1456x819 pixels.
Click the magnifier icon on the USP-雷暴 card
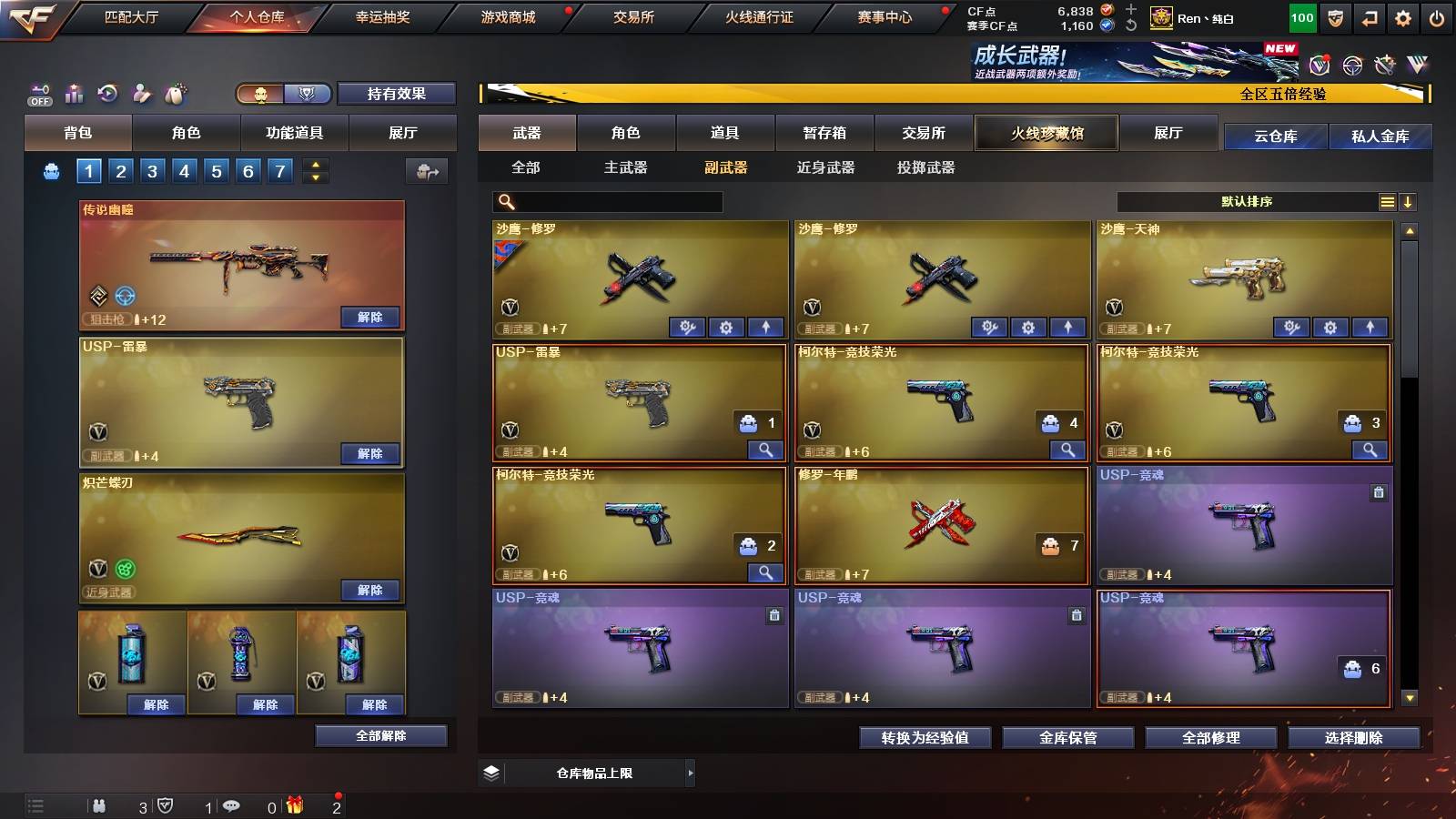(767, 450)
